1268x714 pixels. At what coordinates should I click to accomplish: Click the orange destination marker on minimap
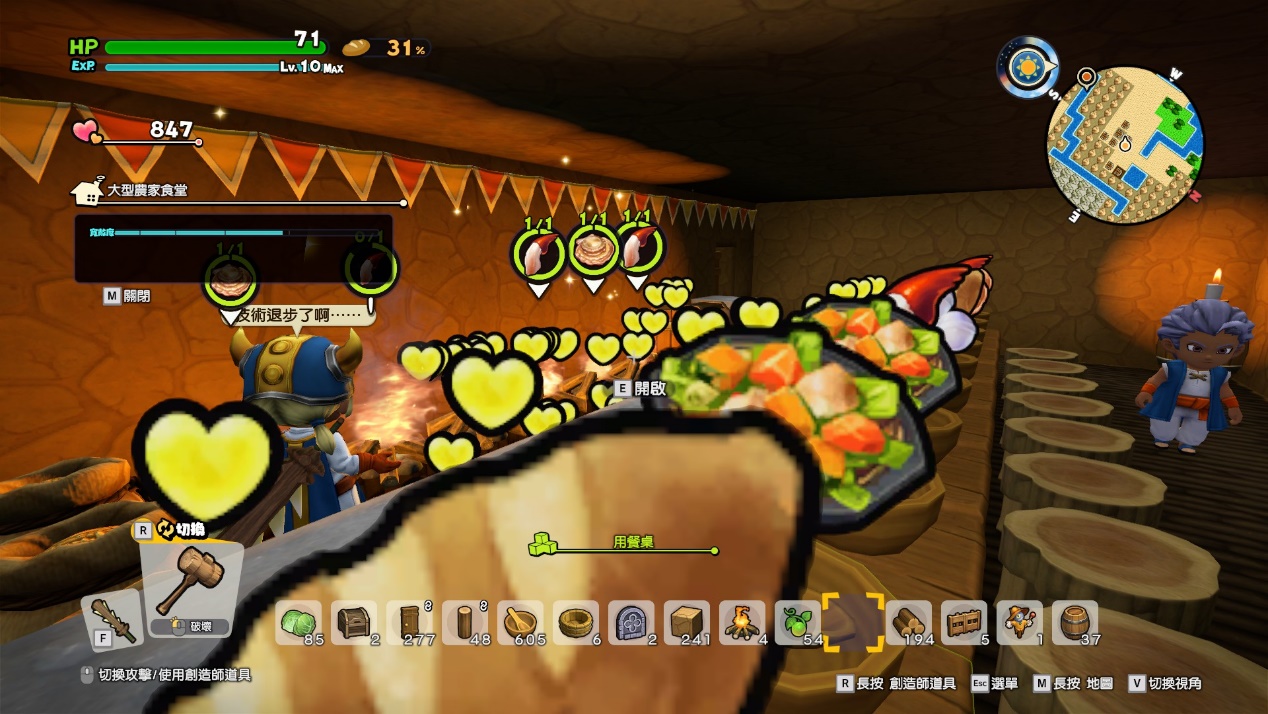1086,77
